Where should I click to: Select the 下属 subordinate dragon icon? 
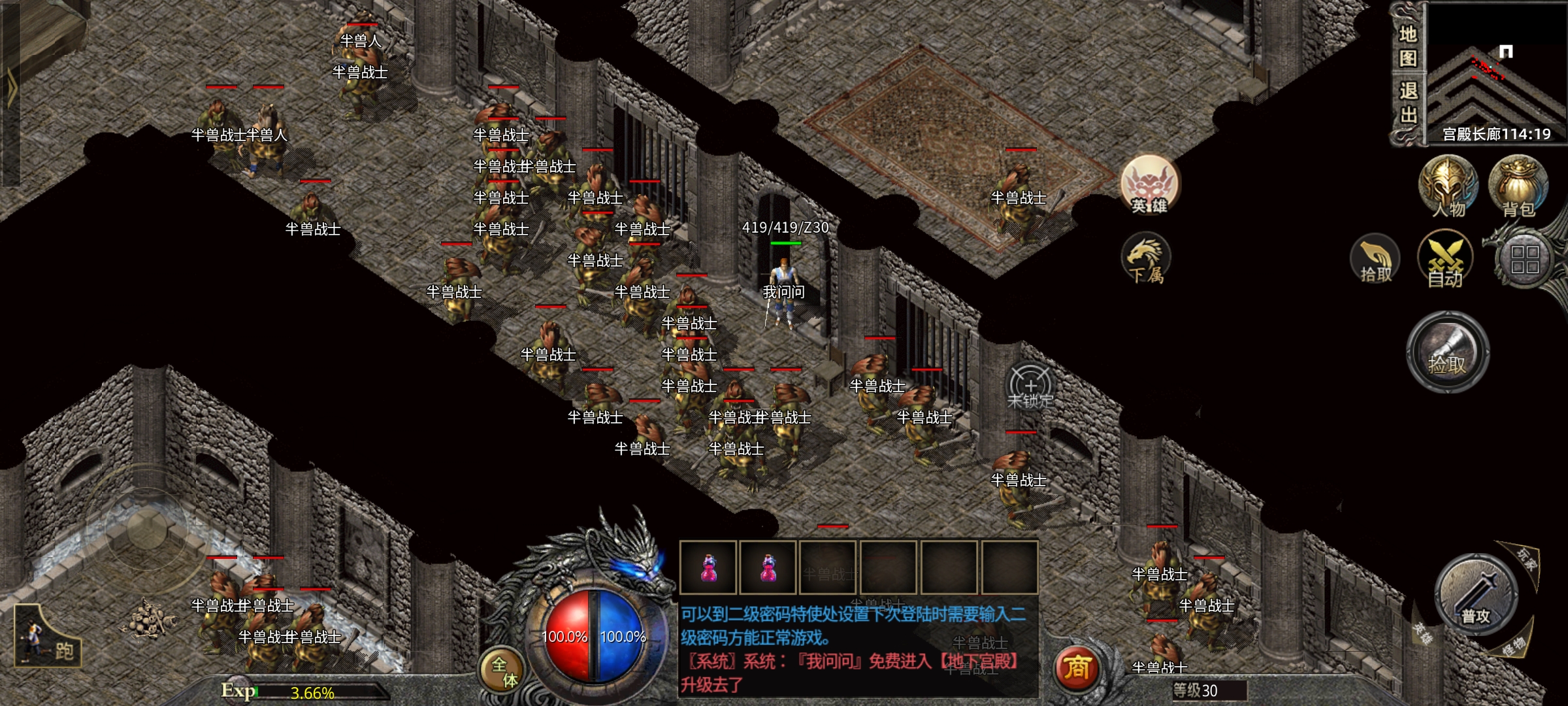point(1146,260)
